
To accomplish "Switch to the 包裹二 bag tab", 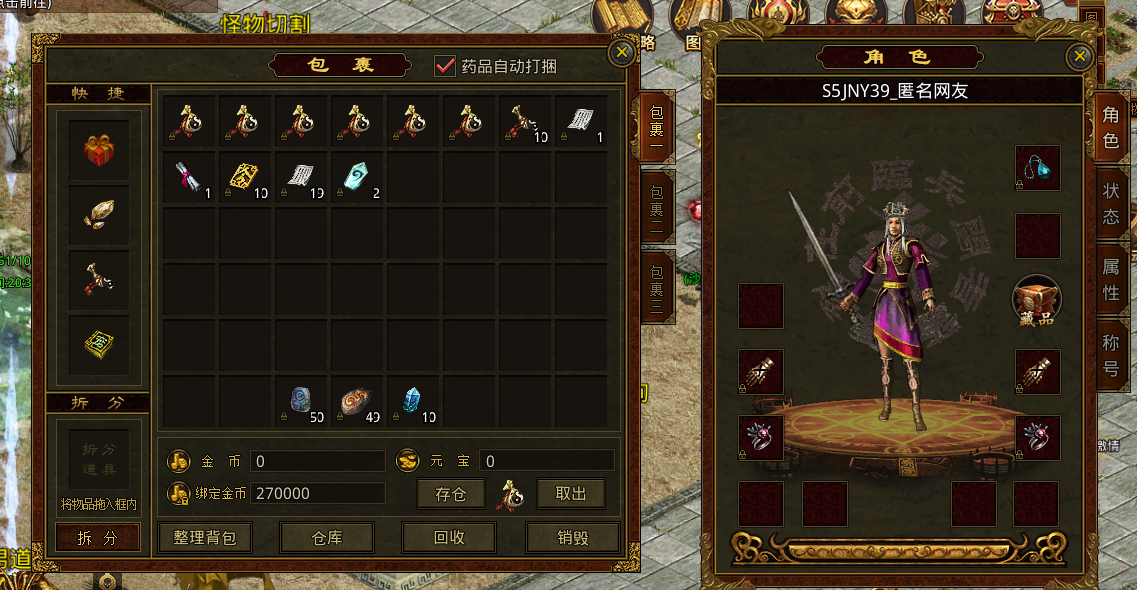I will point(657,205).
